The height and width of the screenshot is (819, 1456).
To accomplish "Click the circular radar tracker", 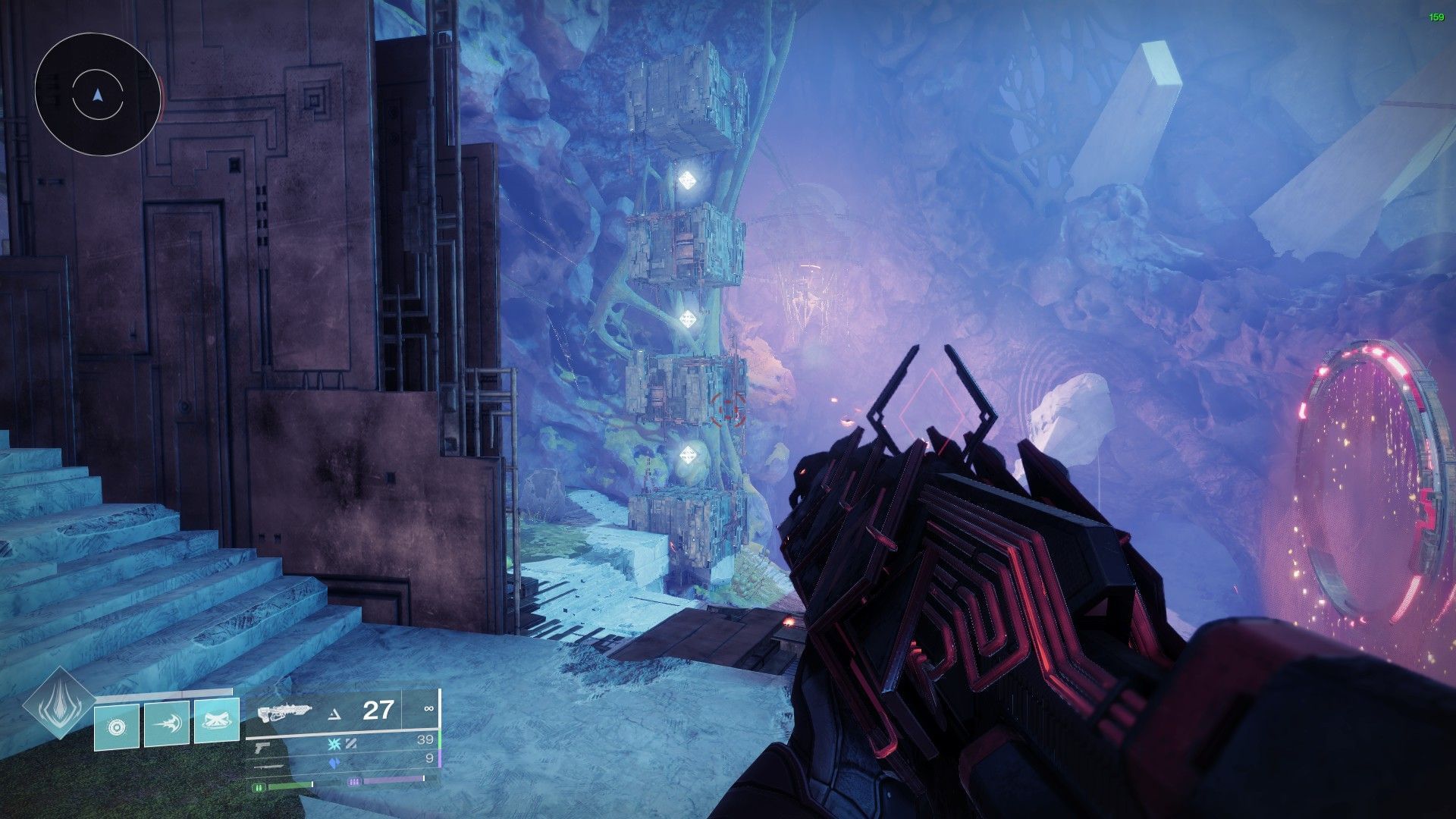I will (x=97, y=95).
